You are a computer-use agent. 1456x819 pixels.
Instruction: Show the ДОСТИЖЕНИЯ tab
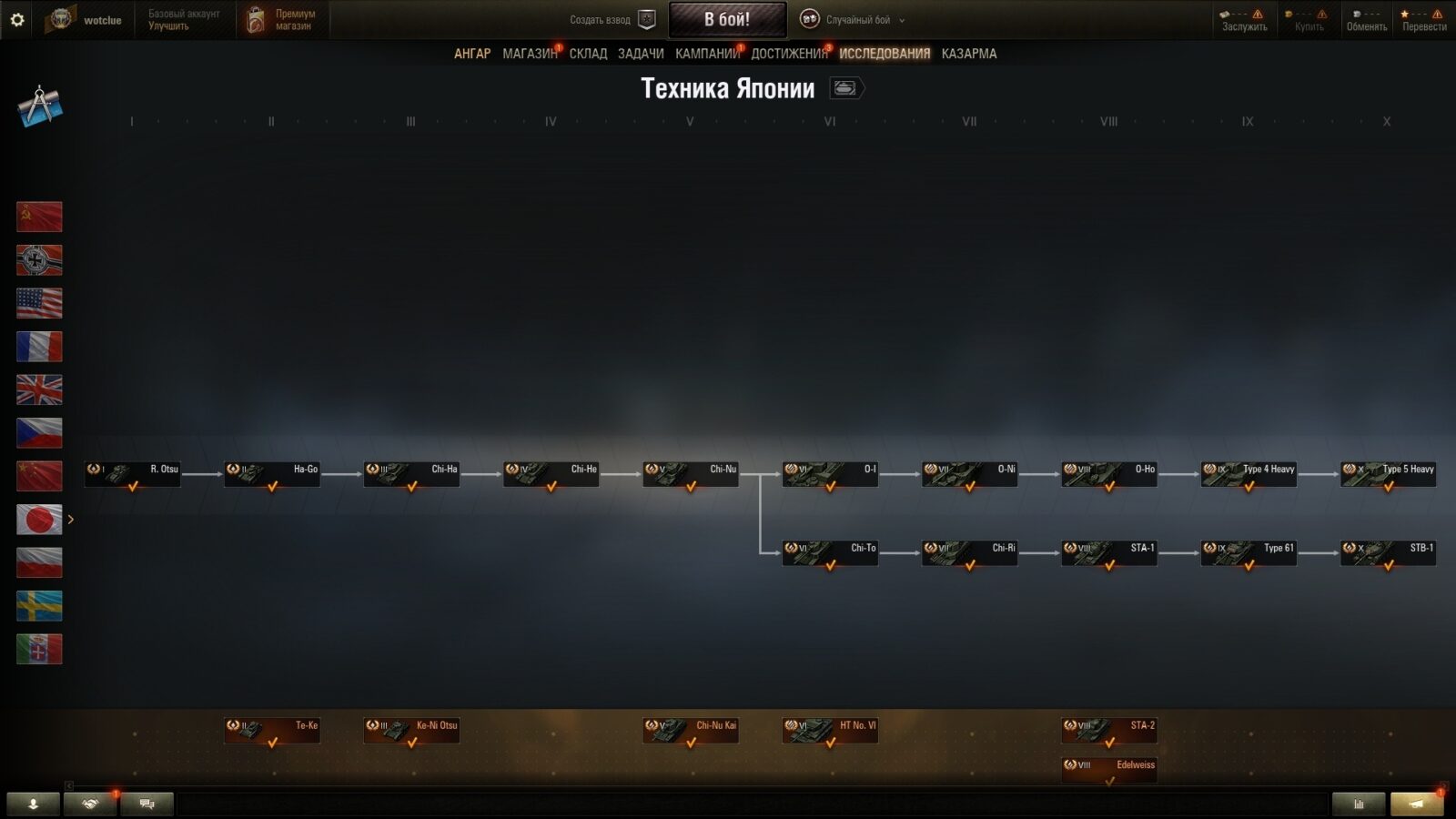[x=788, y=54]
